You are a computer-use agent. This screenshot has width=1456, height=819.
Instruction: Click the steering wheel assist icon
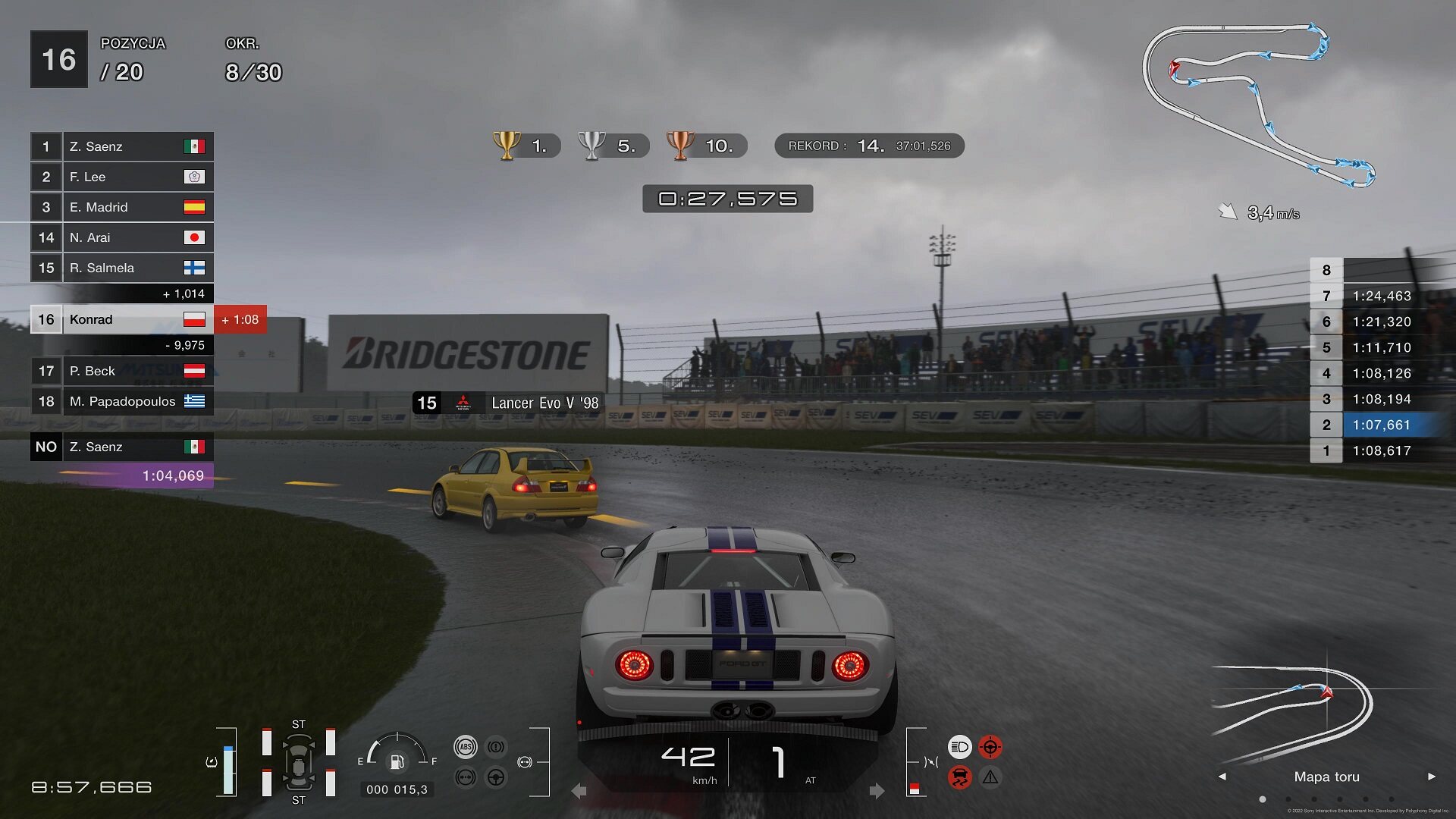pyautogui.click(x=496, y=777)
